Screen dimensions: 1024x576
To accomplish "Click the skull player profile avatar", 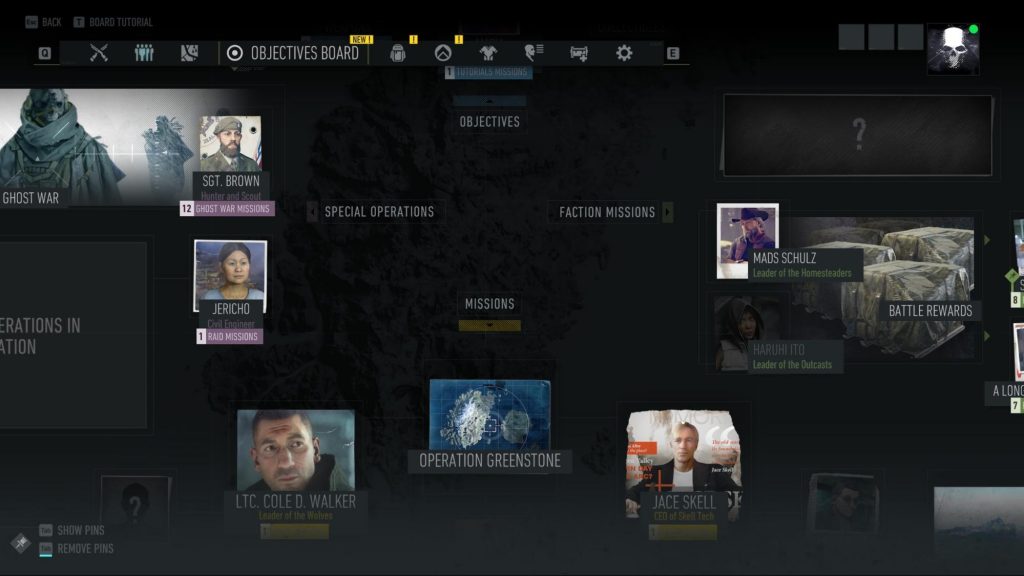I will pyautogui.click(x=951, y=51).
